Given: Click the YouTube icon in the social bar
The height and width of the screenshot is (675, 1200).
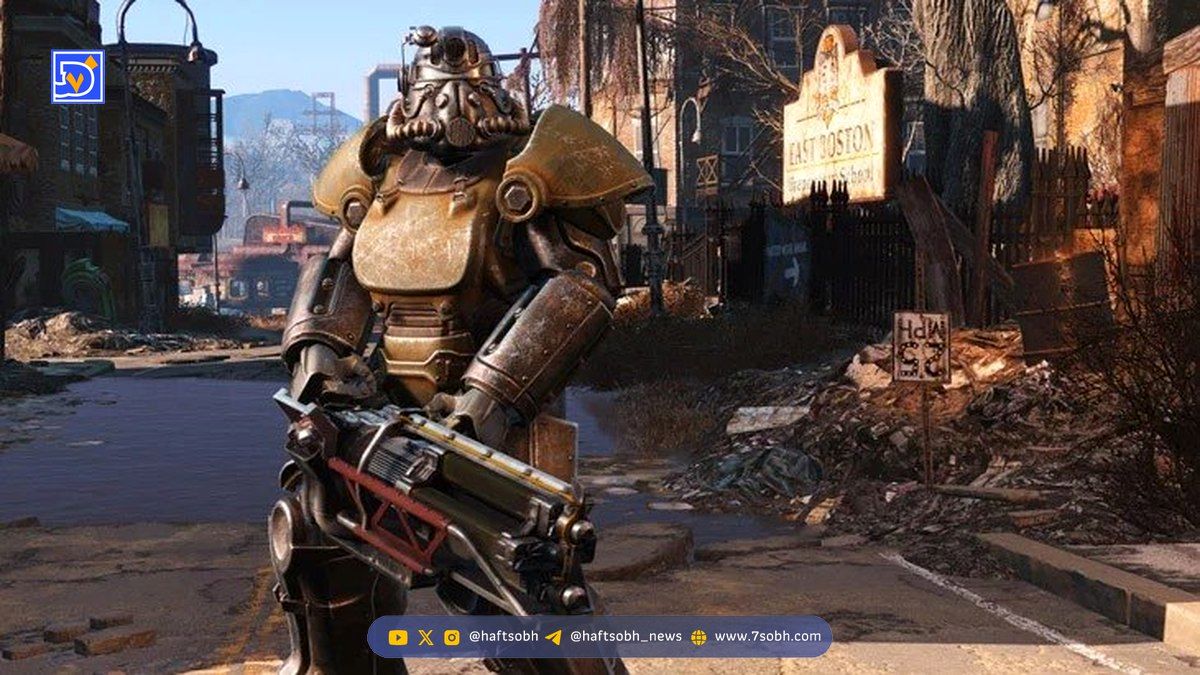Looking at the screenshot, I should point(398,637).
